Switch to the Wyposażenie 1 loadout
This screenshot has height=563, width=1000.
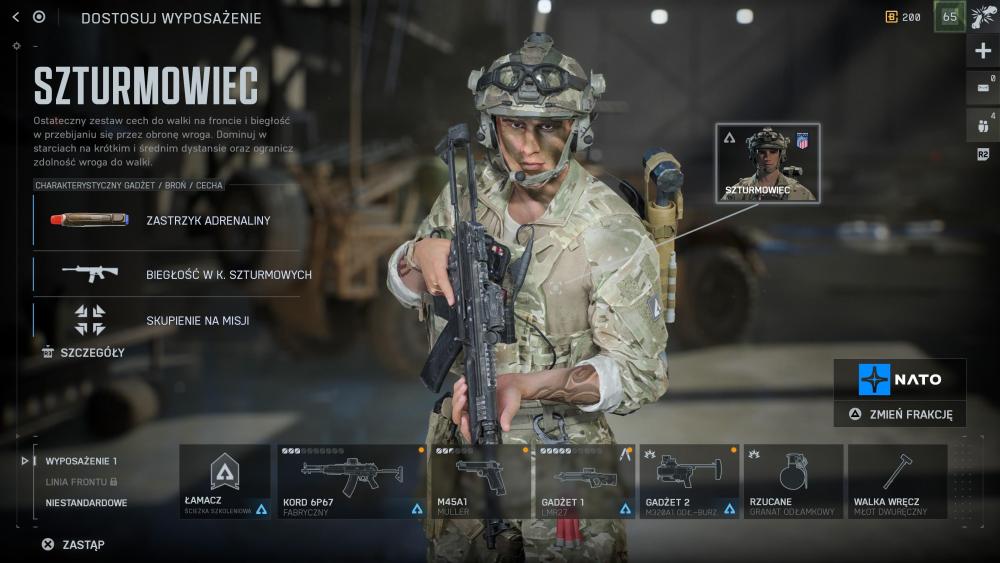coord(81,461)
